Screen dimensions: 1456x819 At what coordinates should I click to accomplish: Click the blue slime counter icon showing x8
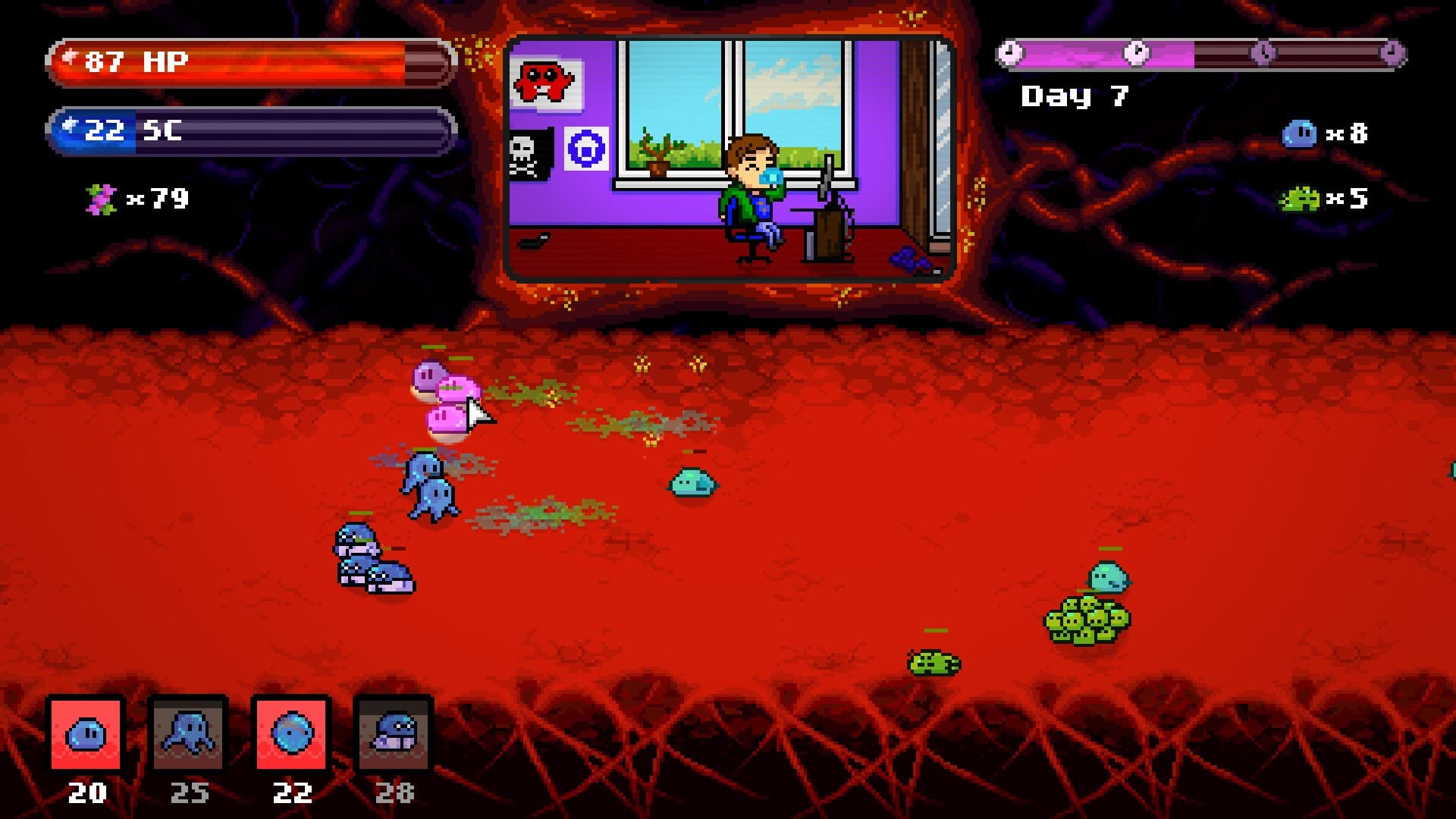coord(1298,133)
